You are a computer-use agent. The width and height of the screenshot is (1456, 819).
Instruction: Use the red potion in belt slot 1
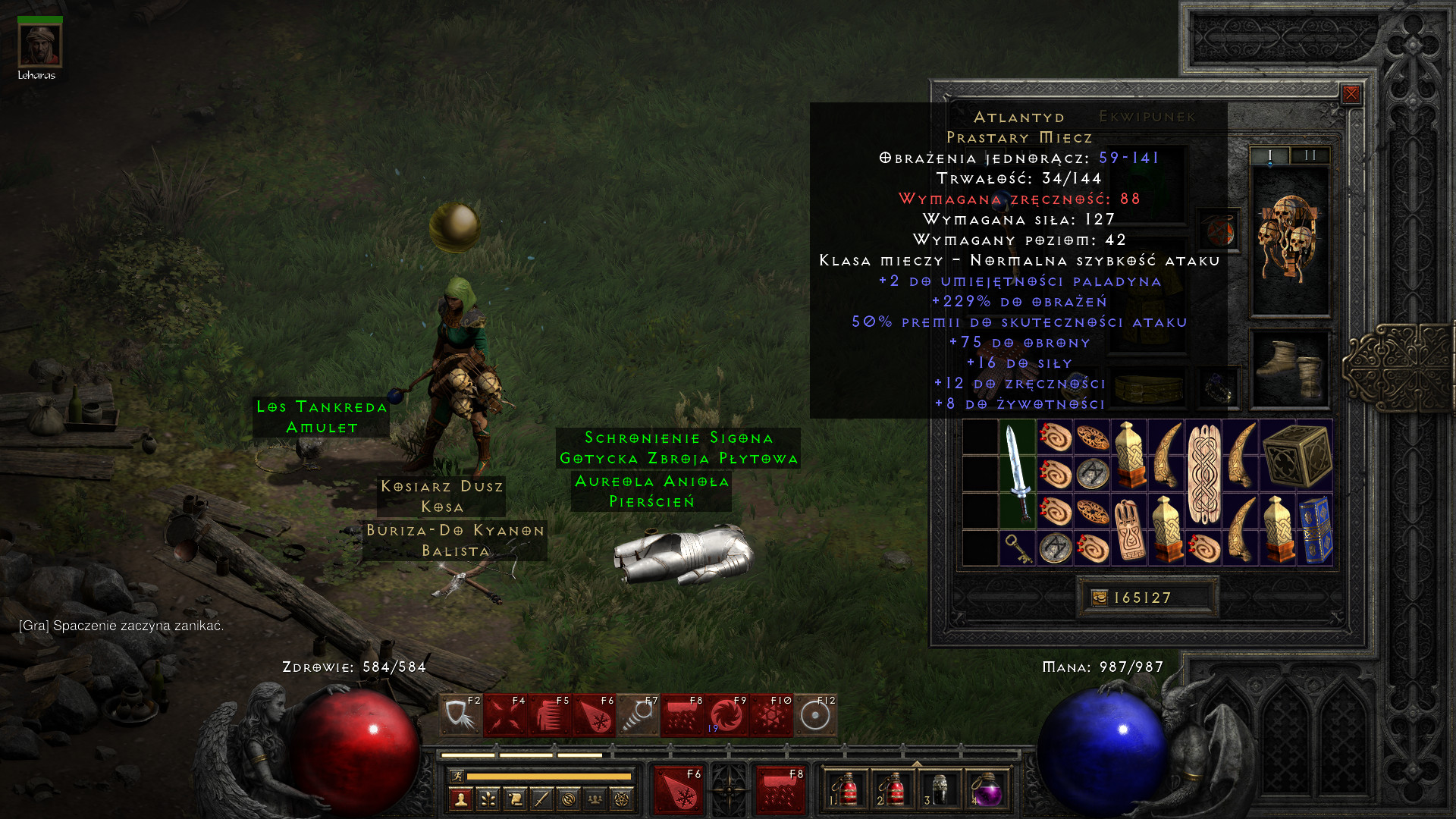[846, 789]
